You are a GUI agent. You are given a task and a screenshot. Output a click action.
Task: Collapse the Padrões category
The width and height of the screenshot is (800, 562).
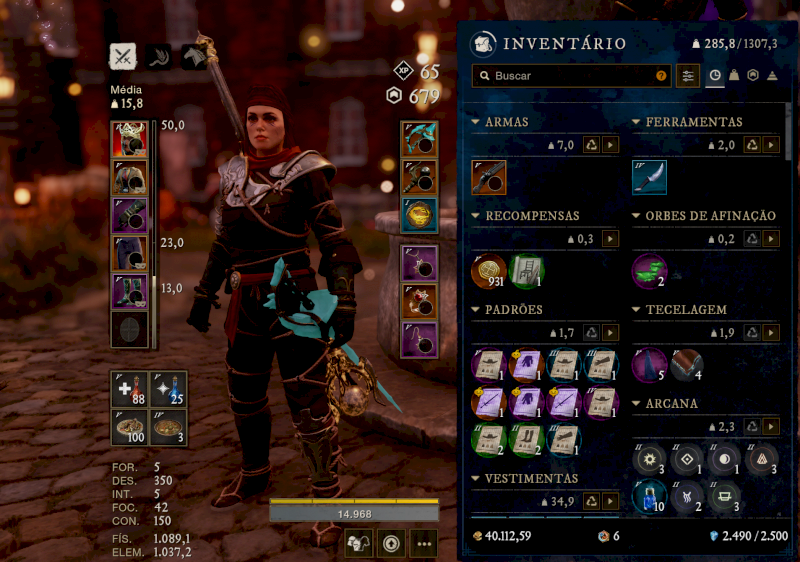(476, 310)
